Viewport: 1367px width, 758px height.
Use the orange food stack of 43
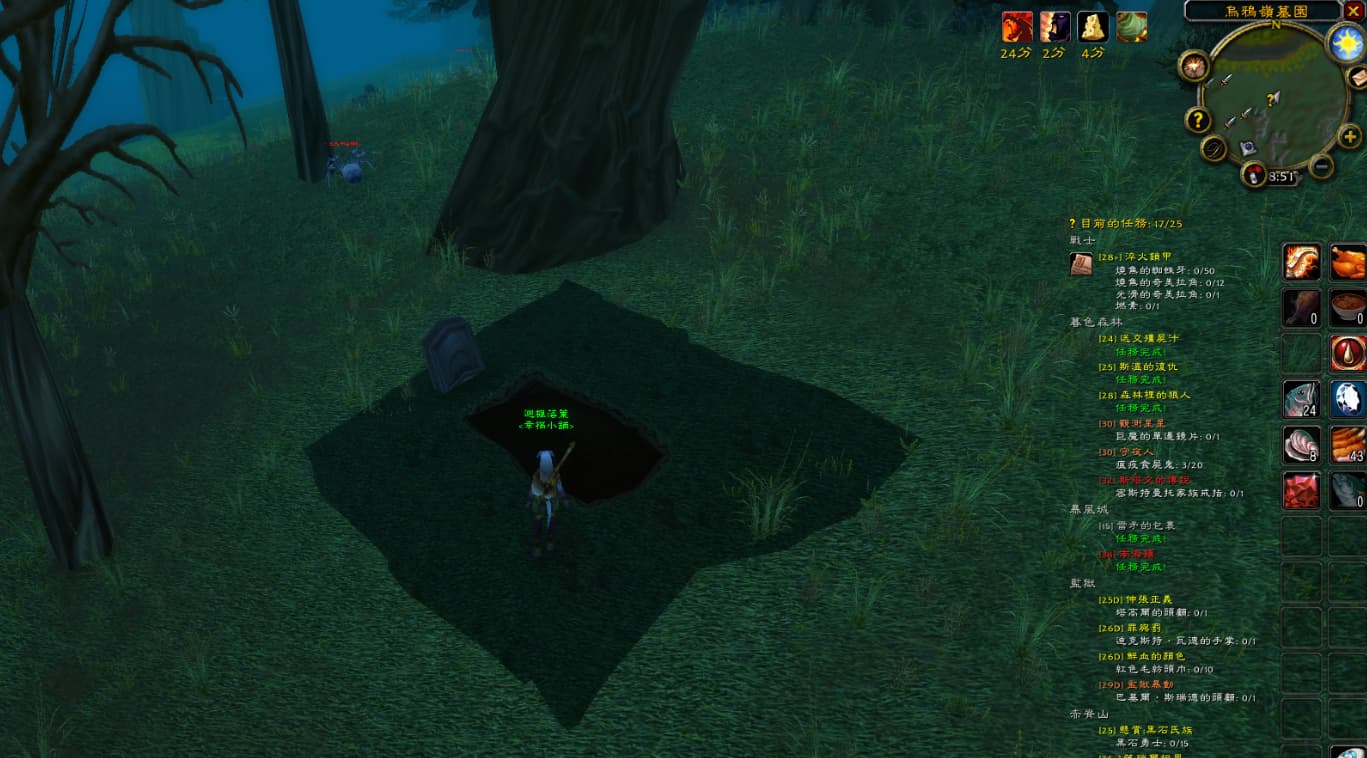tap(1348, 445)
